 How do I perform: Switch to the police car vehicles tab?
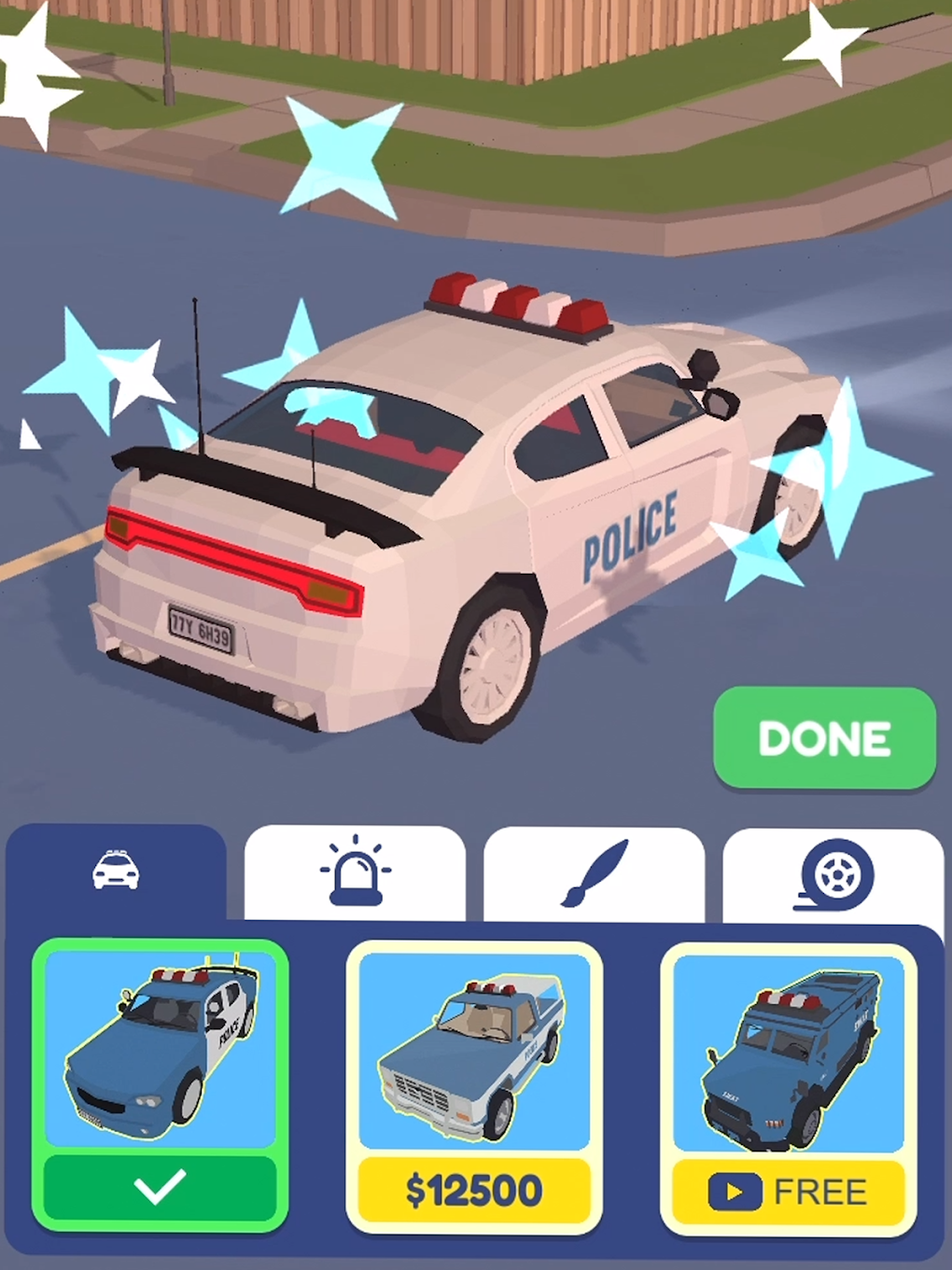point(116,872)
